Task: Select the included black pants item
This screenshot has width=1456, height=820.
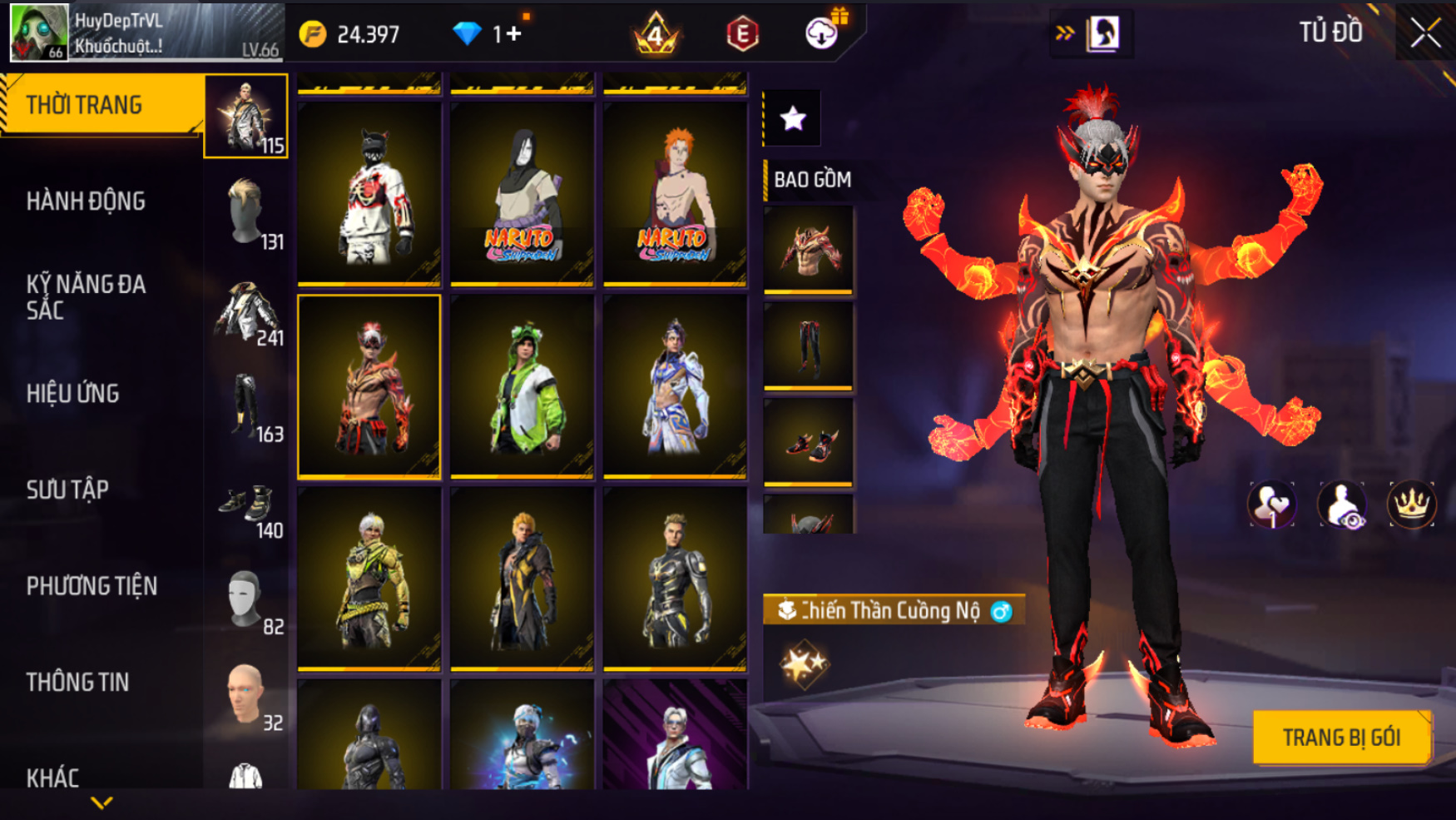Action: [x=808, y=345]
